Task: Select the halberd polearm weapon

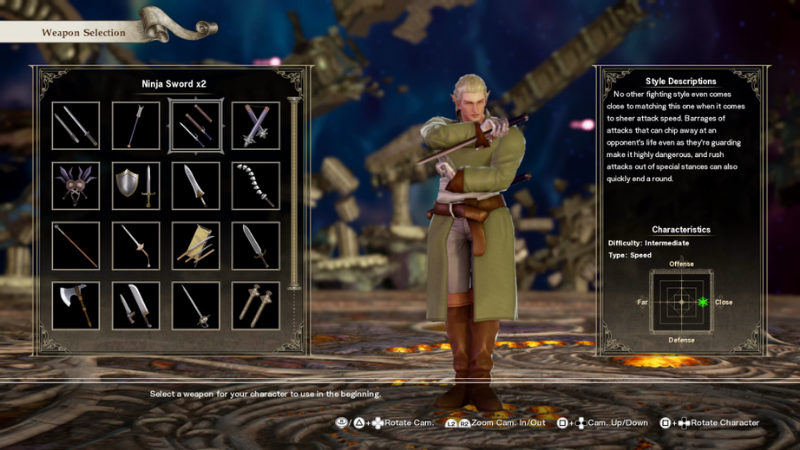Action: tap(136, 126)
